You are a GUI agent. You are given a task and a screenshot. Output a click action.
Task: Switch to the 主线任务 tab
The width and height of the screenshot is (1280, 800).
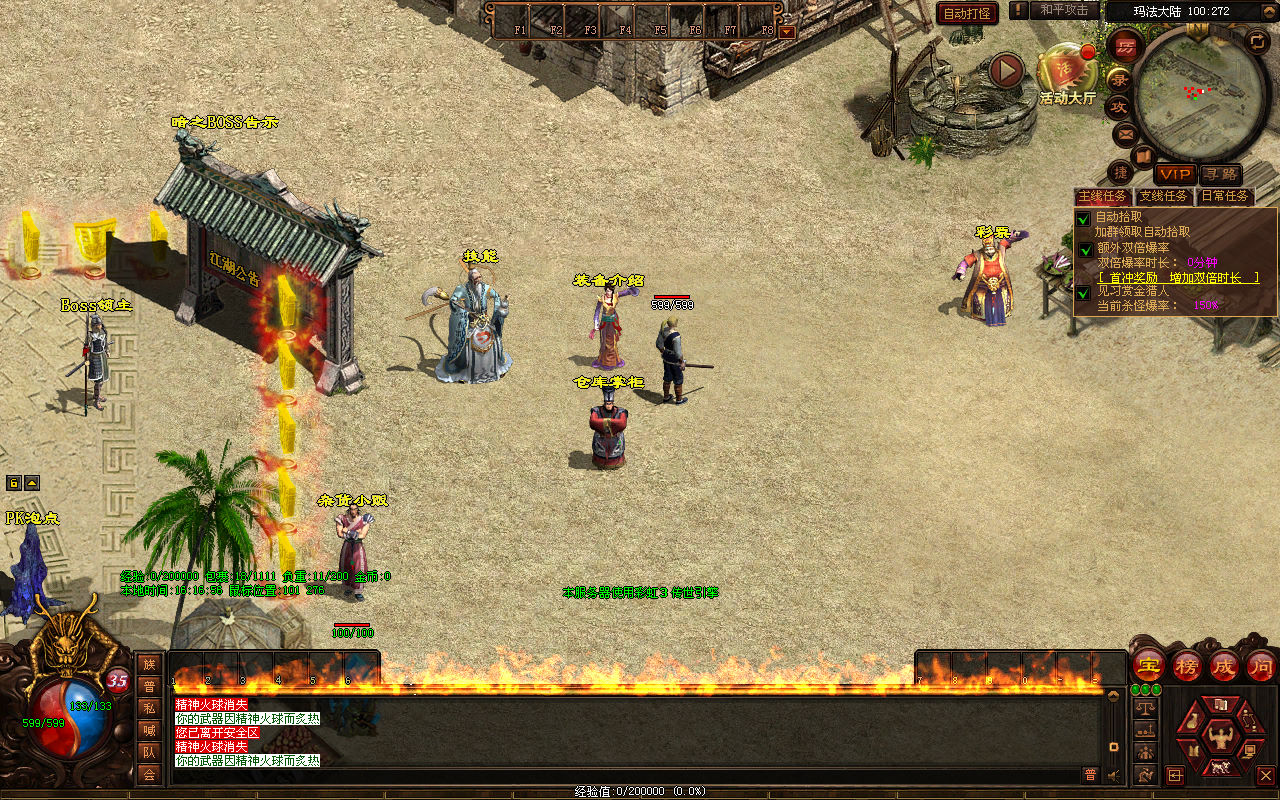[1102, 196]
